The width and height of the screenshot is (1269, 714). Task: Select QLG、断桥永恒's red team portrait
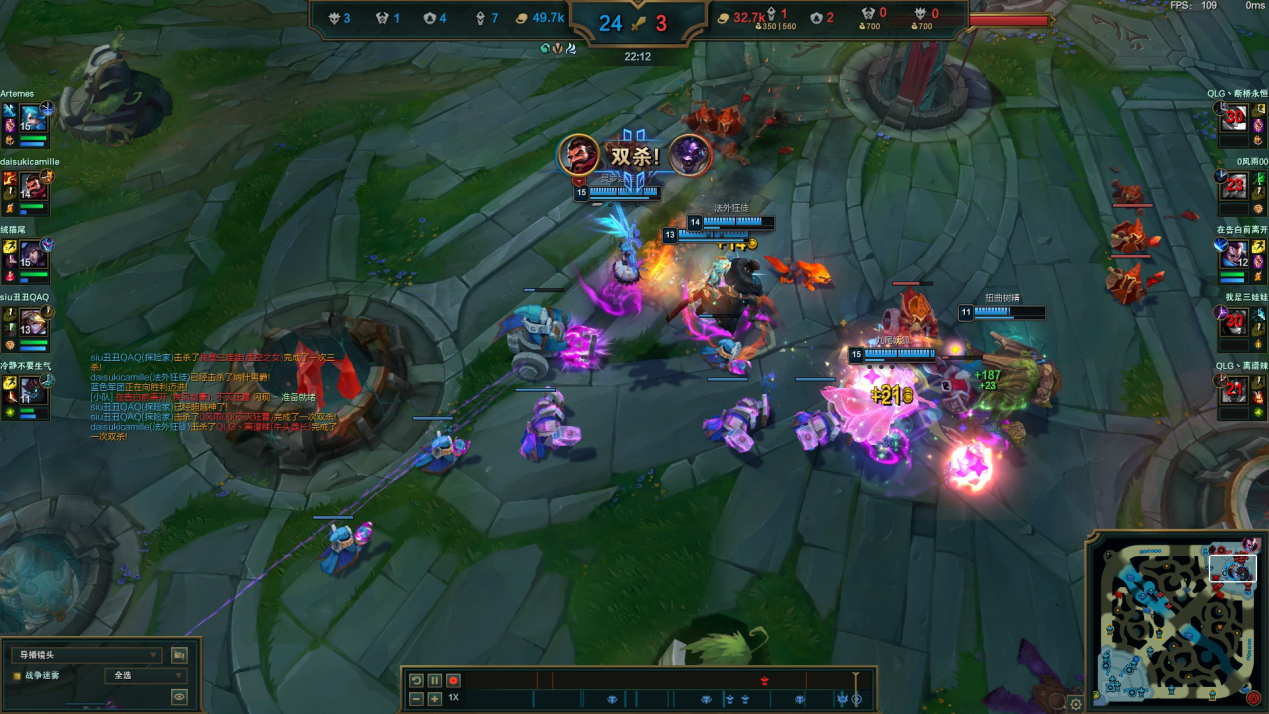click(1236, 119)
